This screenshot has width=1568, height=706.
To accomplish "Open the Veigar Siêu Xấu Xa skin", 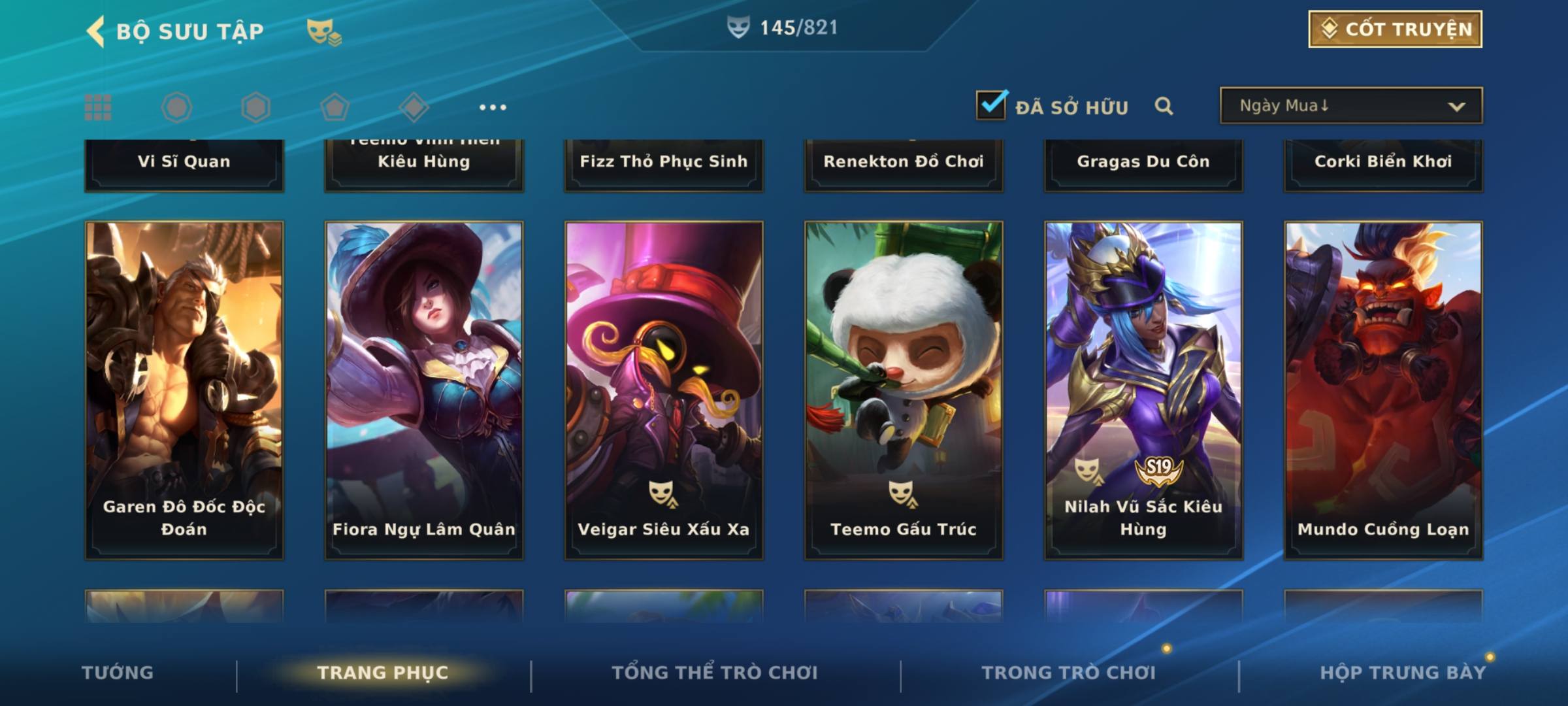I will pos(664,390).
